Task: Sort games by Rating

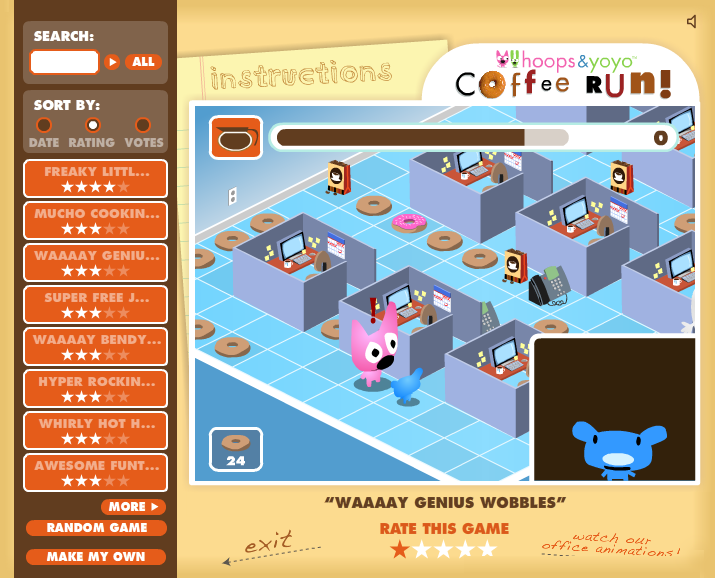Action: 92,126
